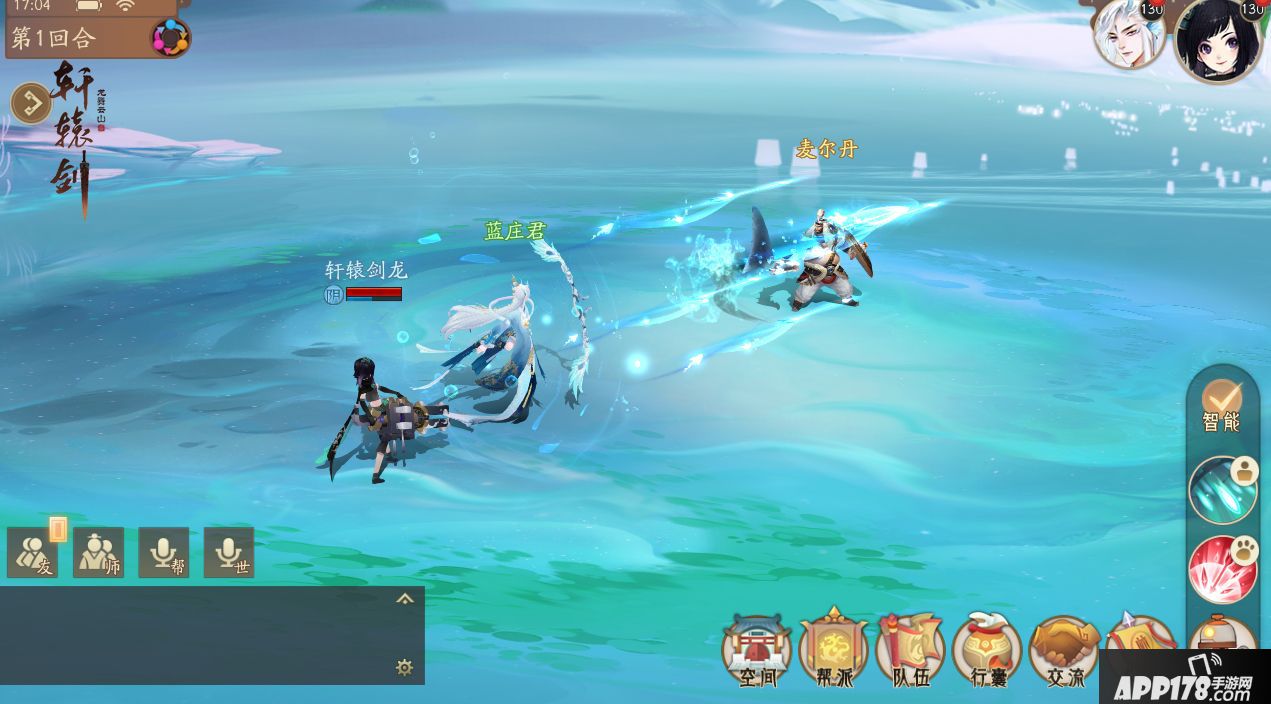The height and width of the screenshot is (704, 1271).
Task: Activate guild (帮) voice chat microphone
Action: pos(163,553)
